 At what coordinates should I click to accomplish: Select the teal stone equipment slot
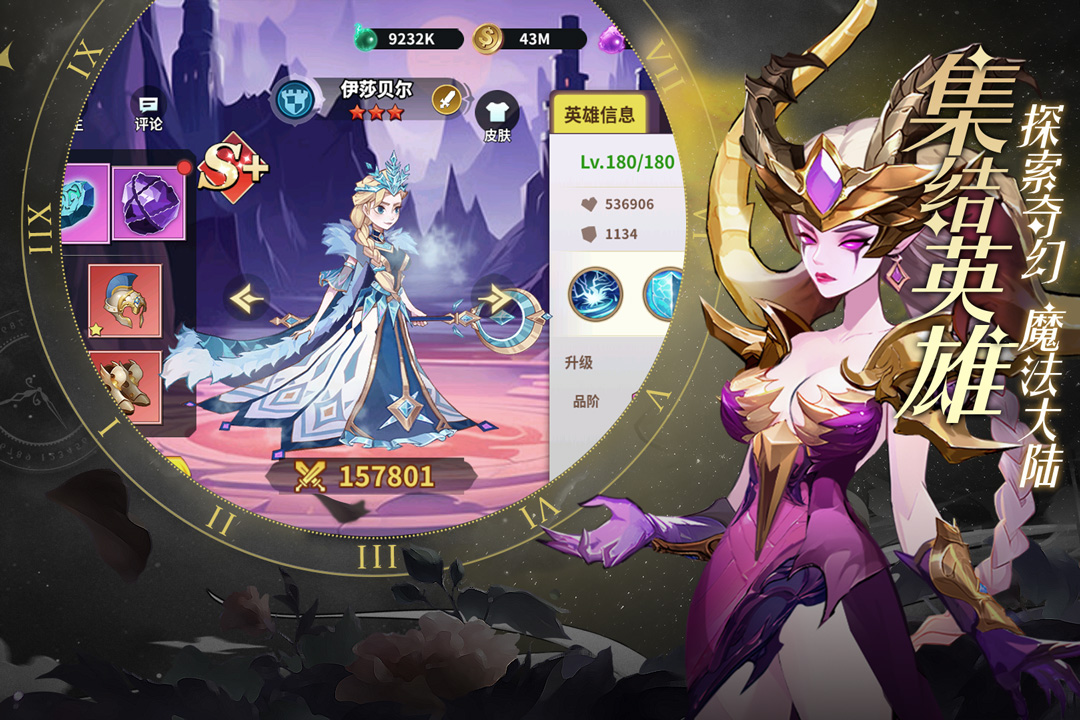83,203
